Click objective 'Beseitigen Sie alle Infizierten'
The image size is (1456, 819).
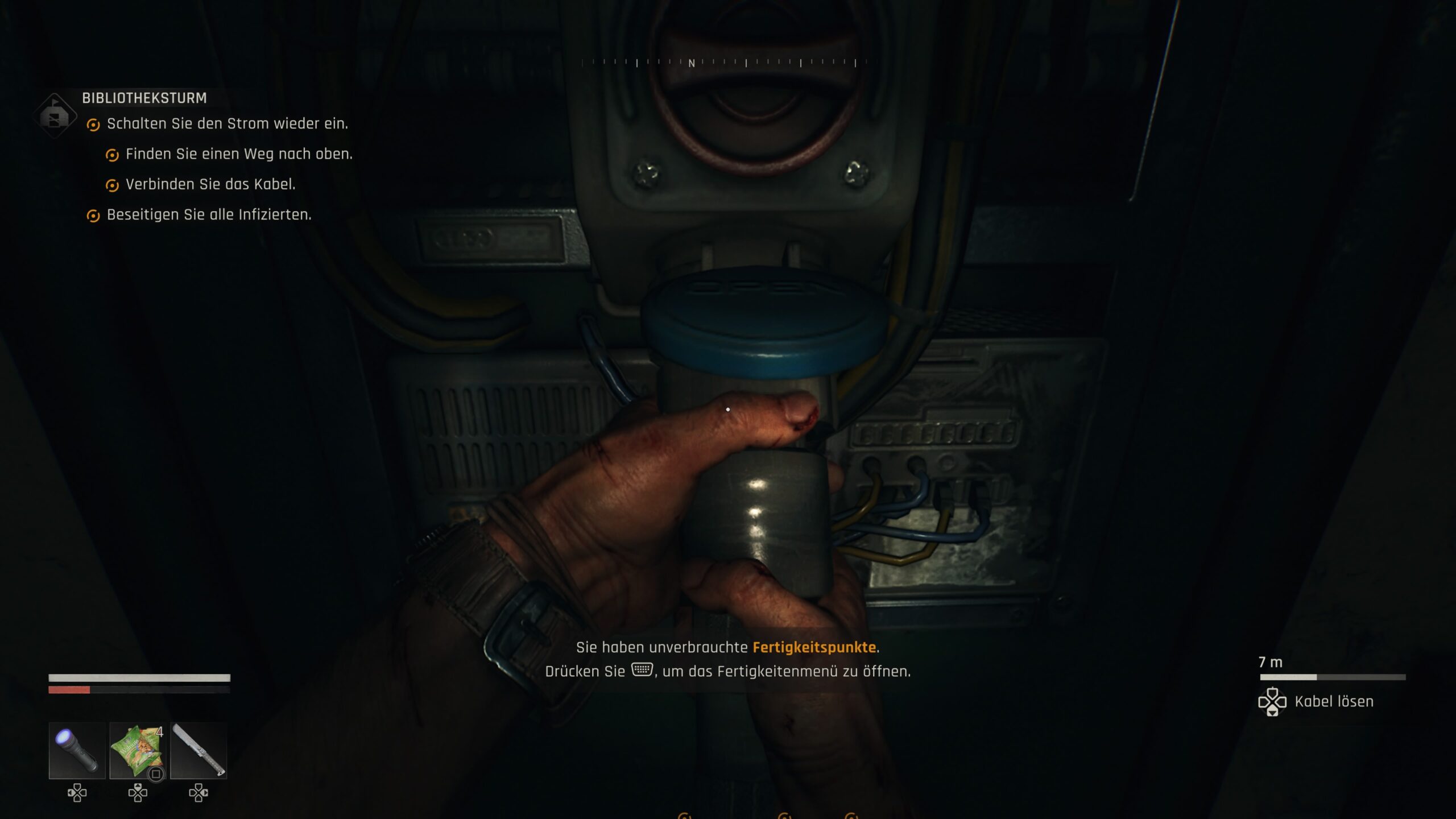tap(209, 215)
